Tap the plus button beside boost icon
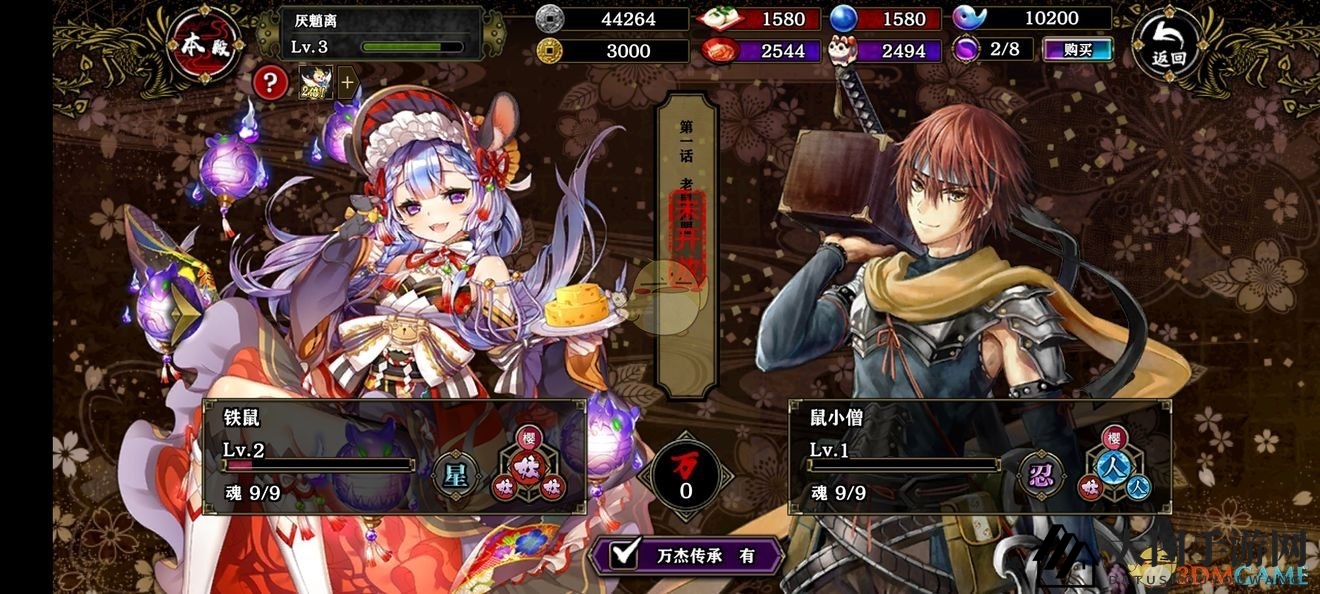Image resolution: width=1320 pixels, height=594 pixels. point(347,82)
